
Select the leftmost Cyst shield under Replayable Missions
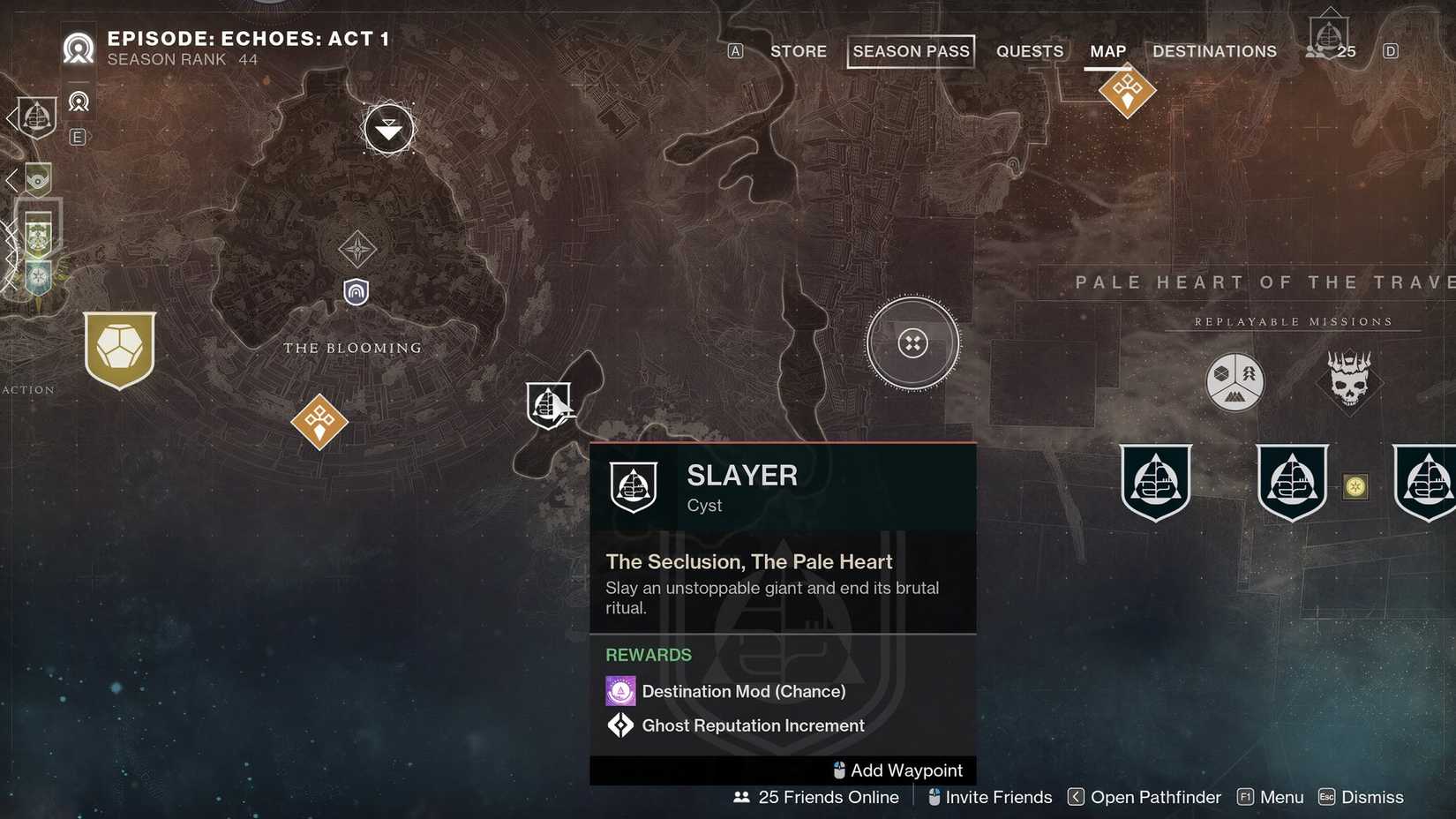[1156, 482]
